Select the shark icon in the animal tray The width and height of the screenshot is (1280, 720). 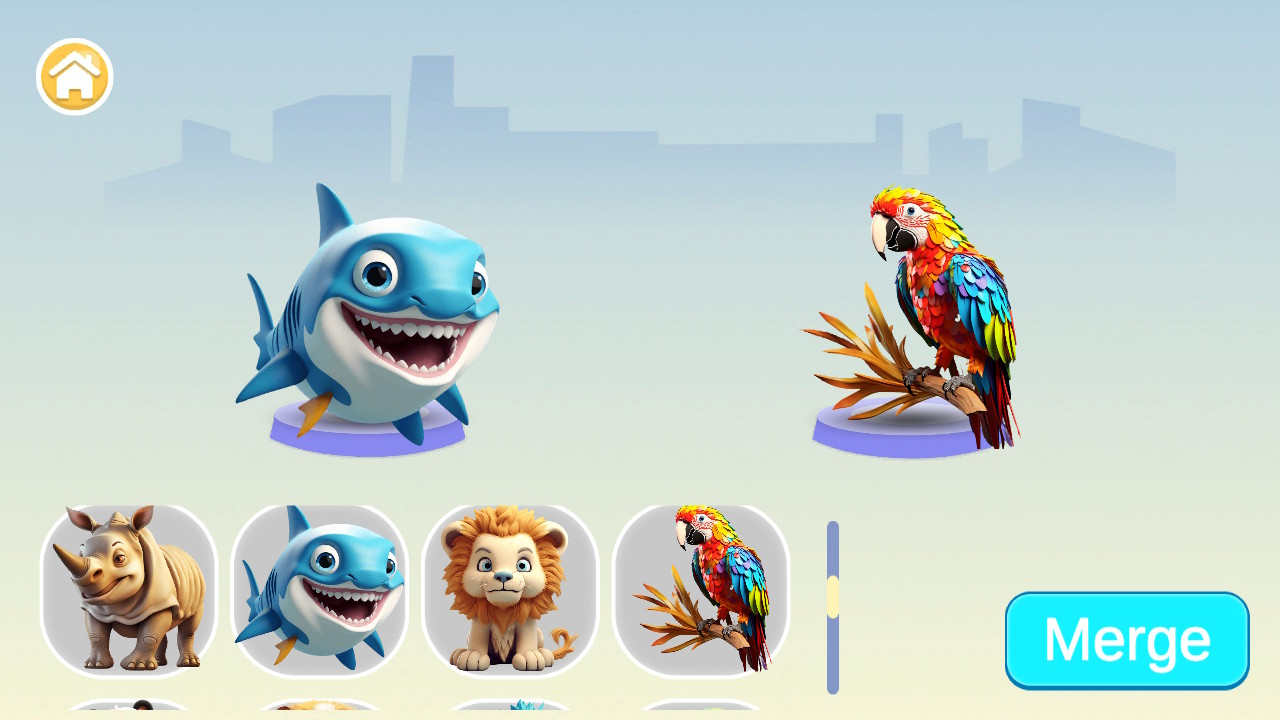320,592
